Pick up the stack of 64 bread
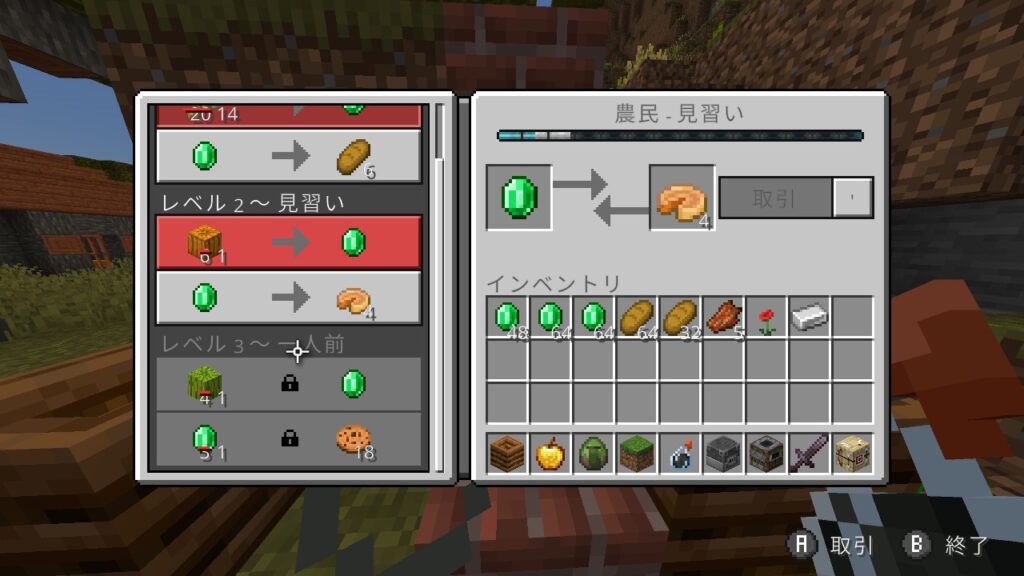 pyautogui.click(x=637, y=317)
